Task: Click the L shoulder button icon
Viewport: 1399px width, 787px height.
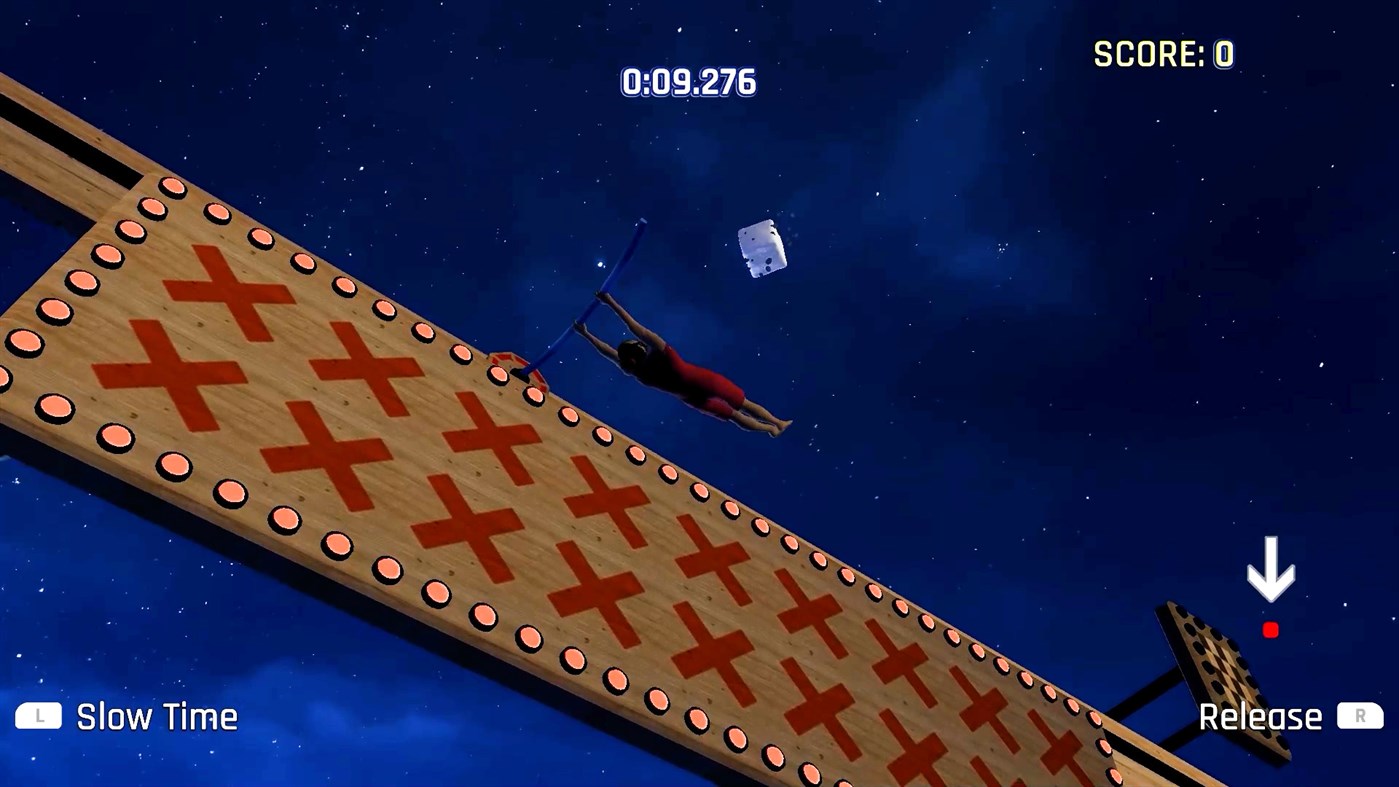Action: (x=37, y=717)
